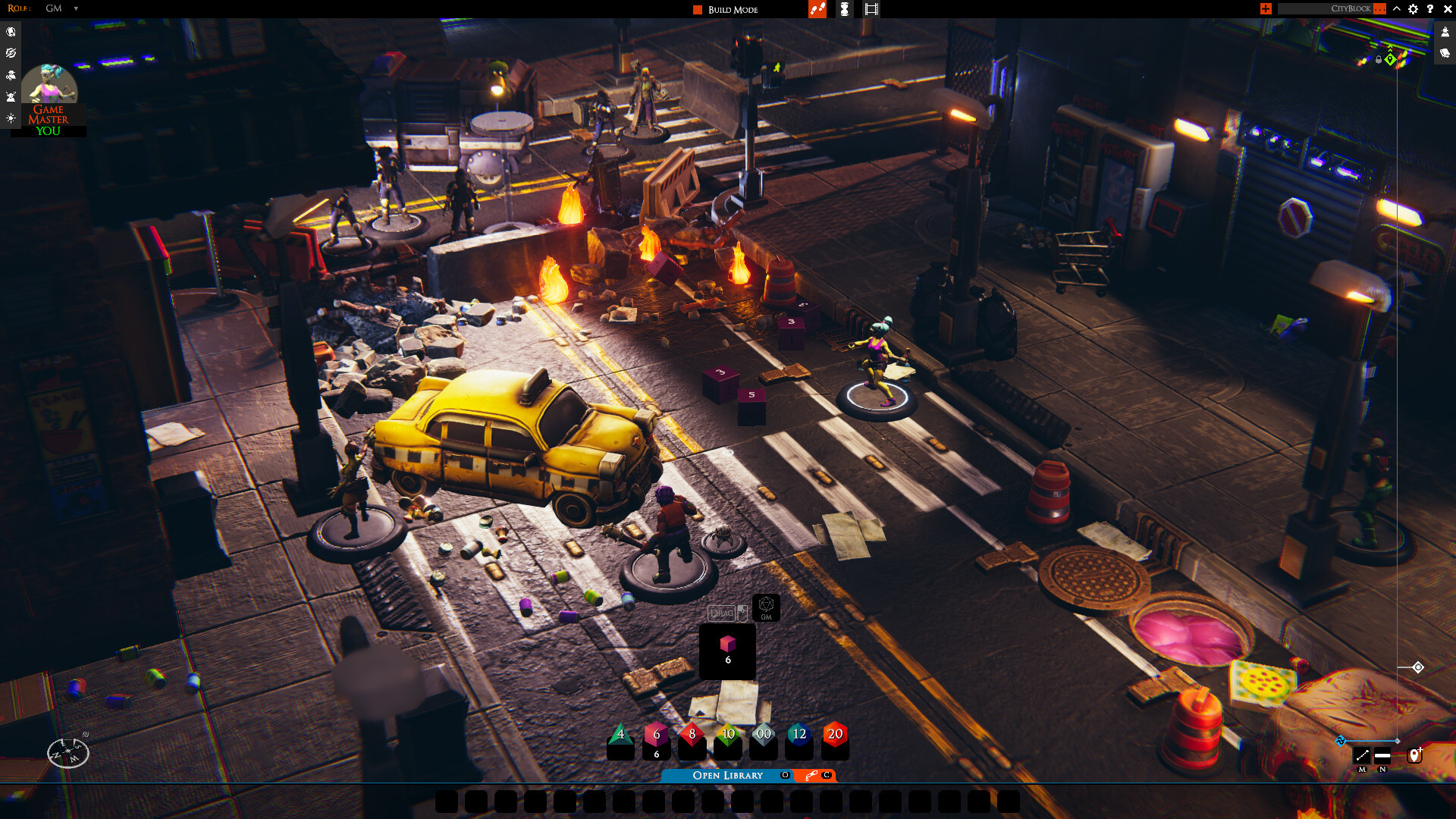Open the hourglass turn tracker

click(x=845, y=9)
